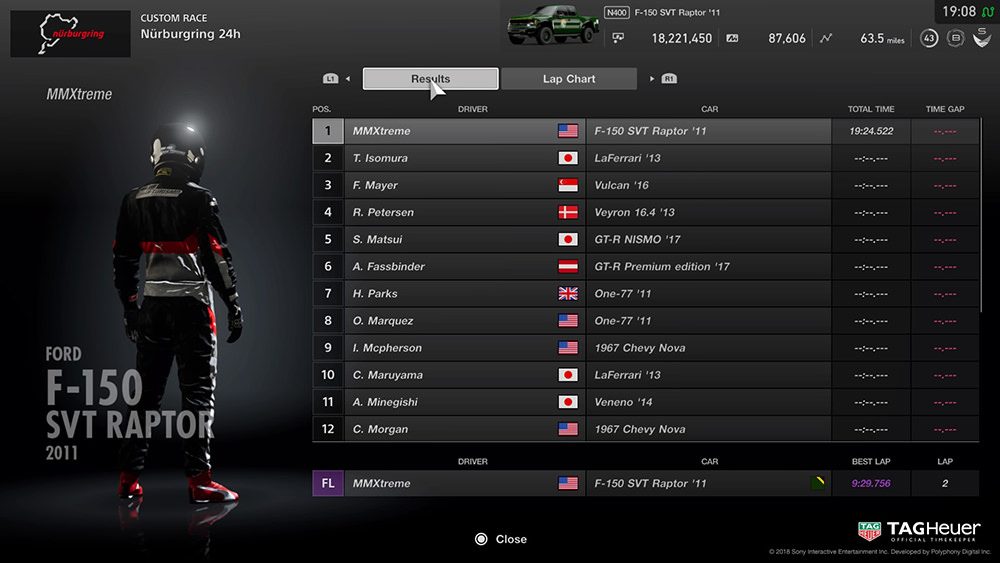1000x563 pixels.
Task: Select R. Petersen's Veyron row
Action: coord(645,212)
